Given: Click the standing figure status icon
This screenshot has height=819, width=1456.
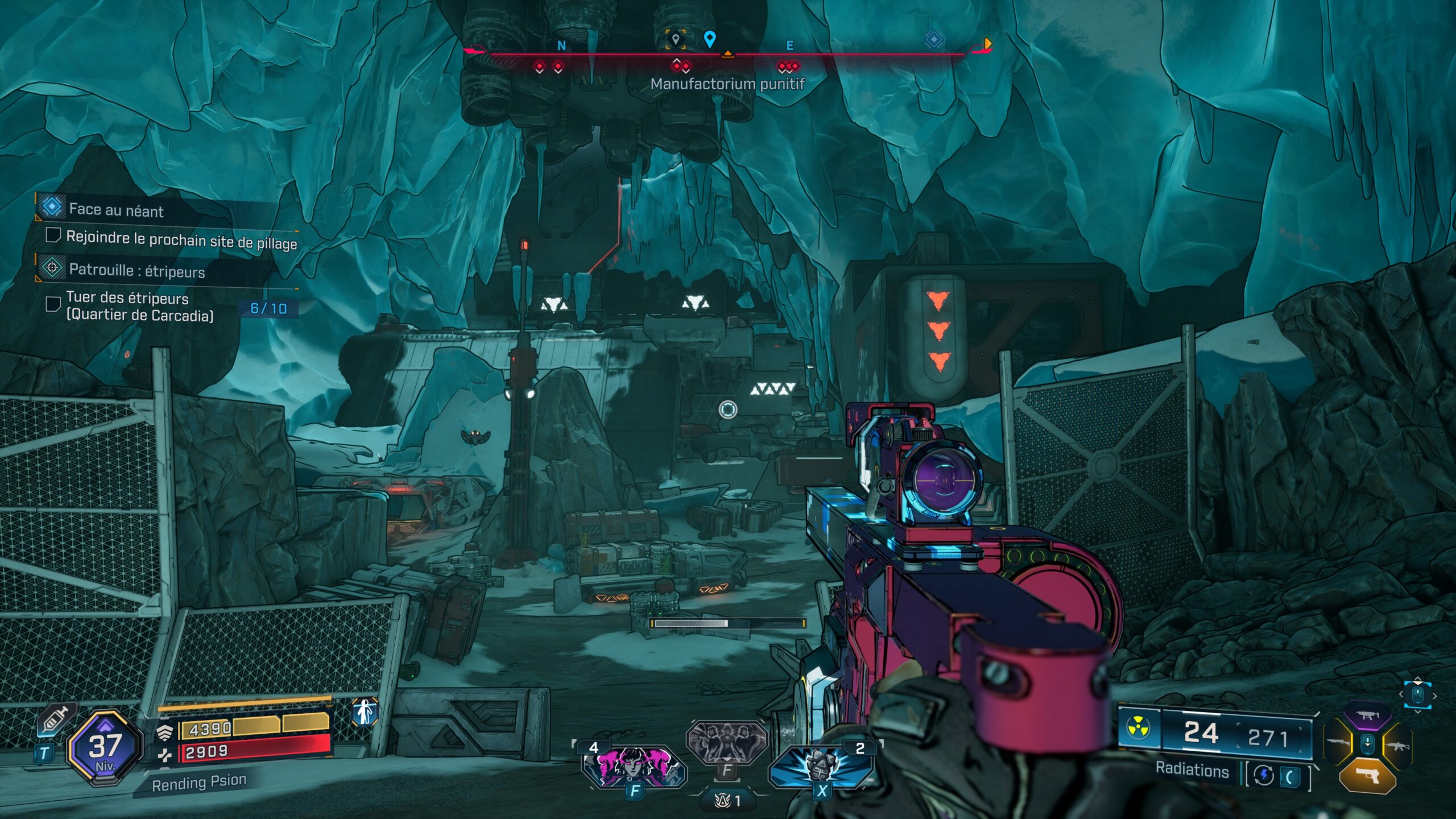Looking at the screenshot, I should (x=365, y=712).
